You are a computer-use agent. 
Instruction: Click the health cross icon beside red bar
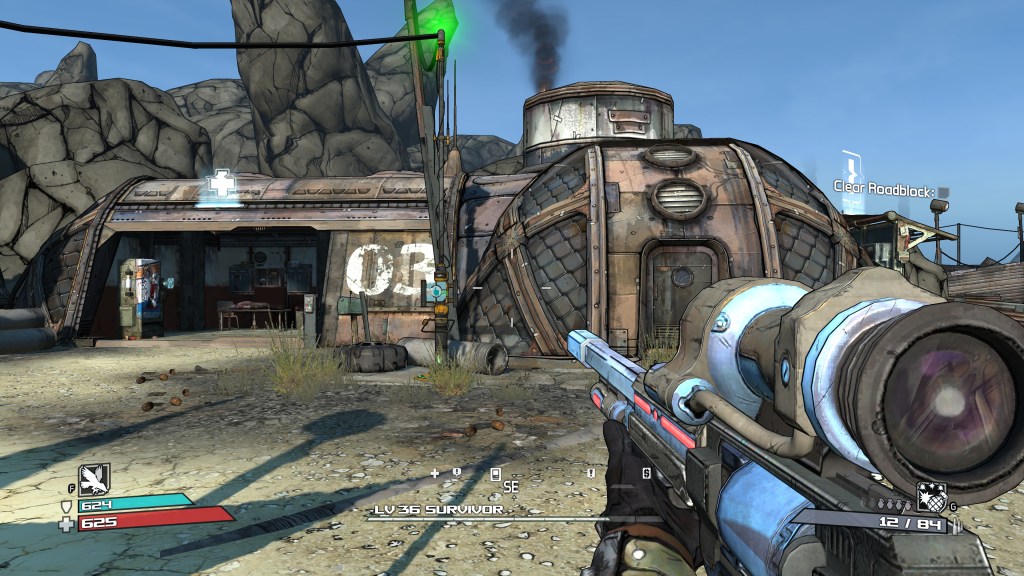[x=67, y=523]
